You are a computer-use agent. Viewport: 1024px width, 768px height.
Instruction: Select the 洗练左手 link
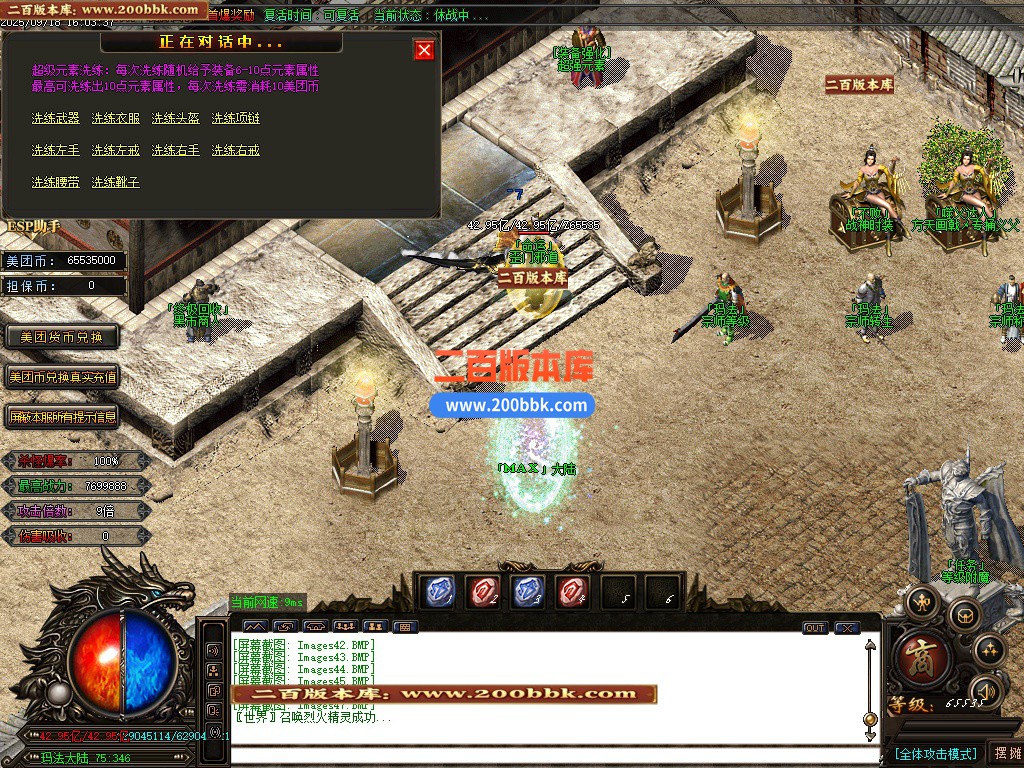56,150
